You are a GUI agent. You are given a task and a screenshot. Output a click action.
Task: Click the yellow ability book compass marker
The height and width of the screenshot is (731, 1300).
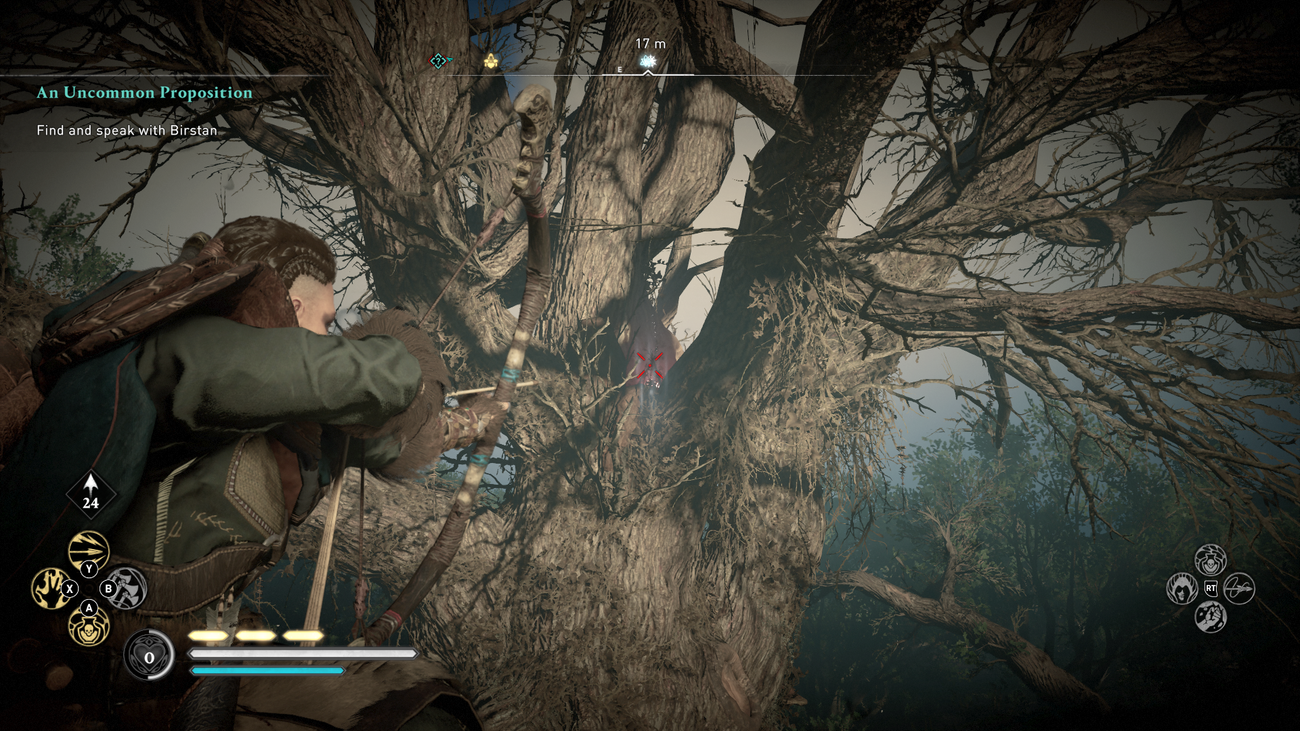(489, 62)
